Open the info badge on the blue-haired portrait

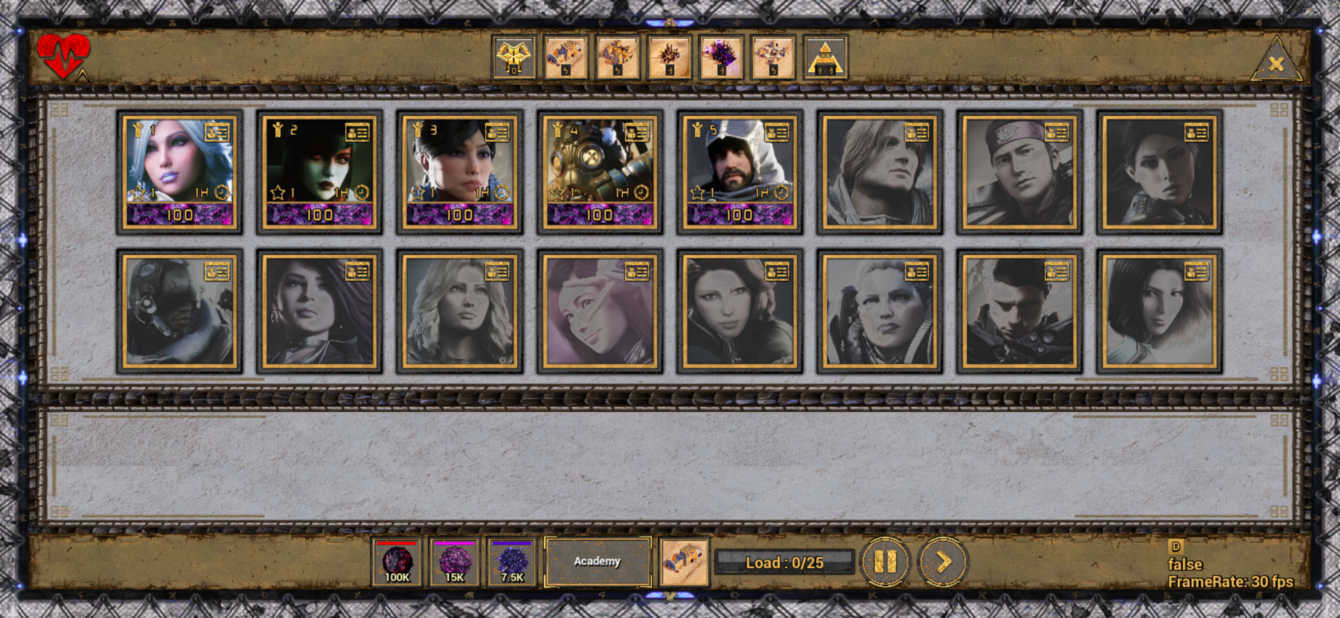(217, 132)
